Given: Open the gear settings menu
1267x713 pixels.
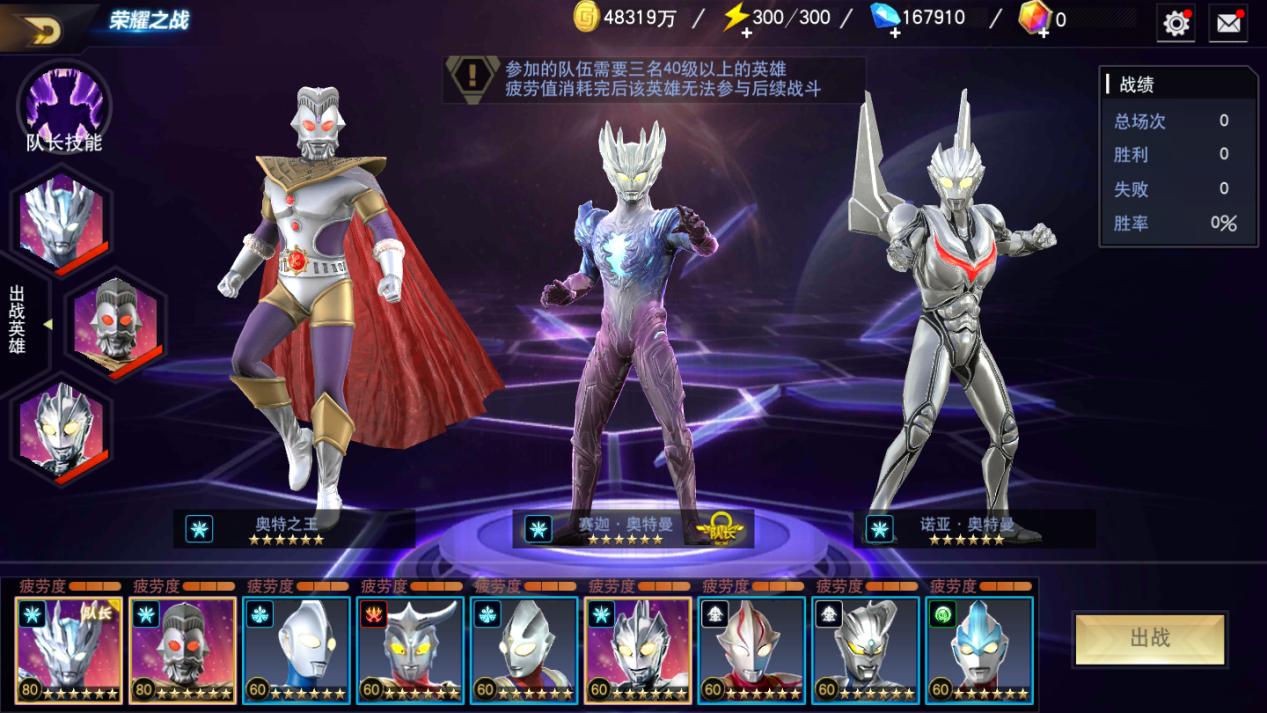Looking at the screenshot, I should [x=1176, y=23].
